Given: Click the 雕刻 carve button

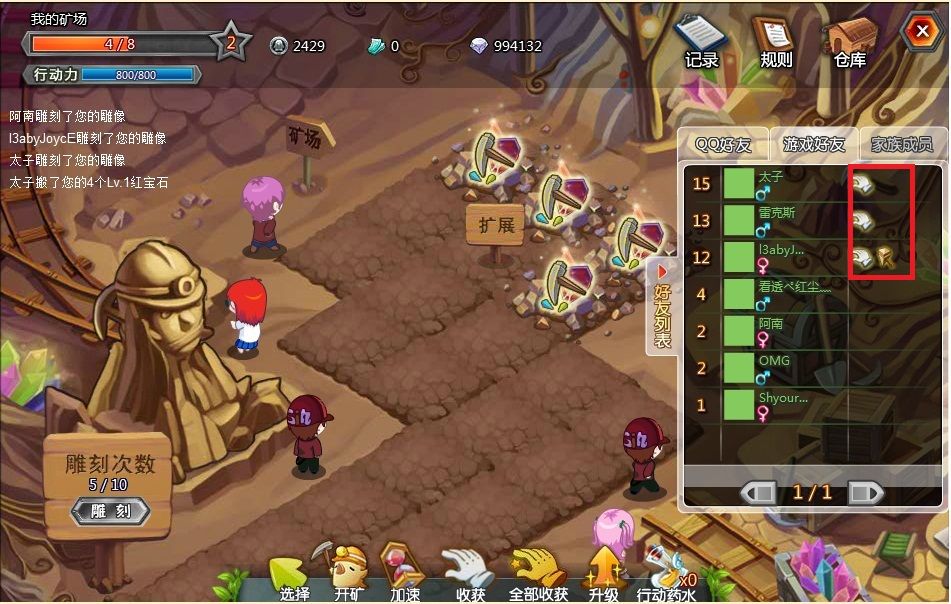Looking at the screenshot, I should coord(110,511).
